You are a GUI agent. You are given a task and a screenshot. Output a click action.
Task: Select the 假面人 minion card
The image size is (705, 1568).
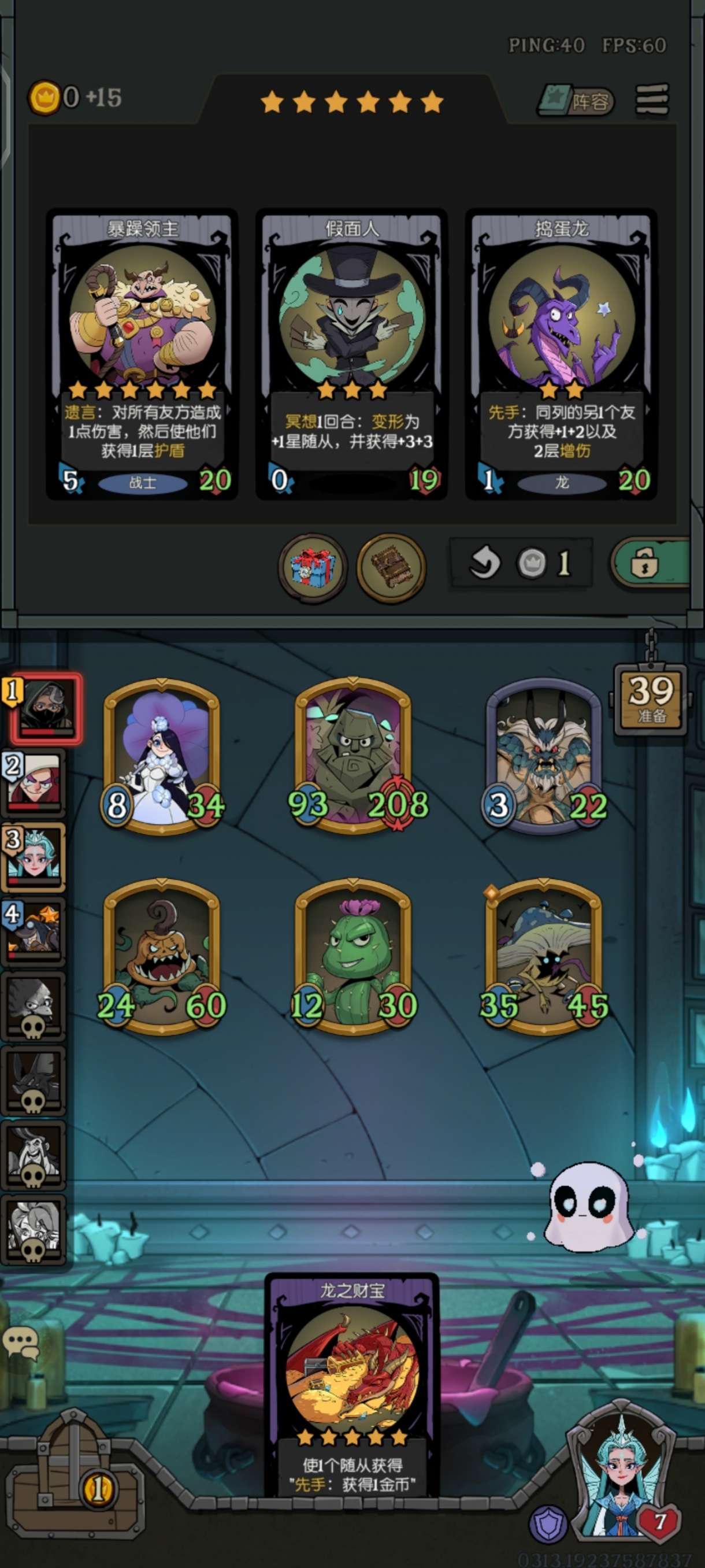click(351, 354)
